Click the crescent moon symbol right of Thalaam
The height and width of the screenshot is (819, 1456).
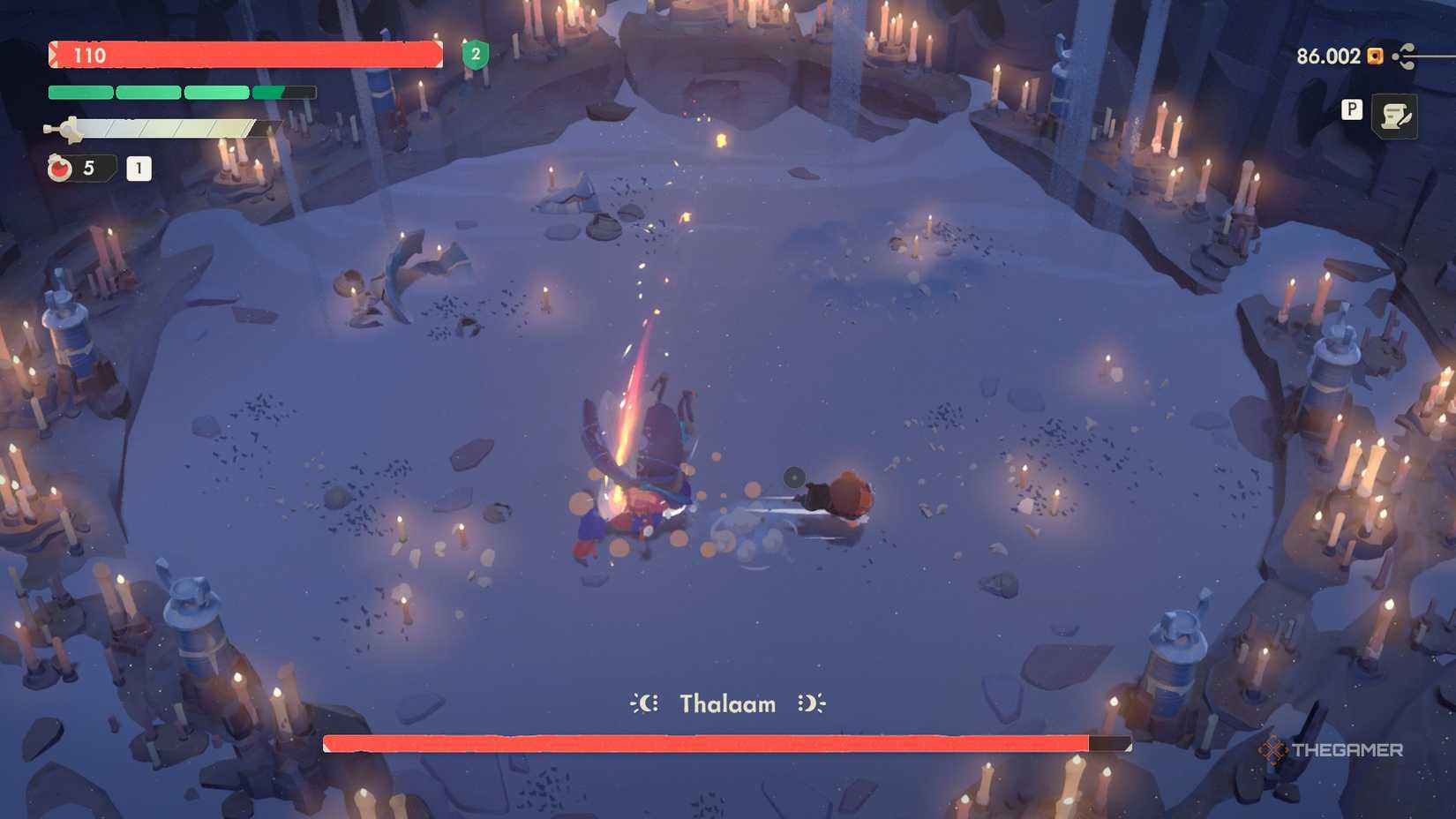pyautogui.click(x=812, y=703)
